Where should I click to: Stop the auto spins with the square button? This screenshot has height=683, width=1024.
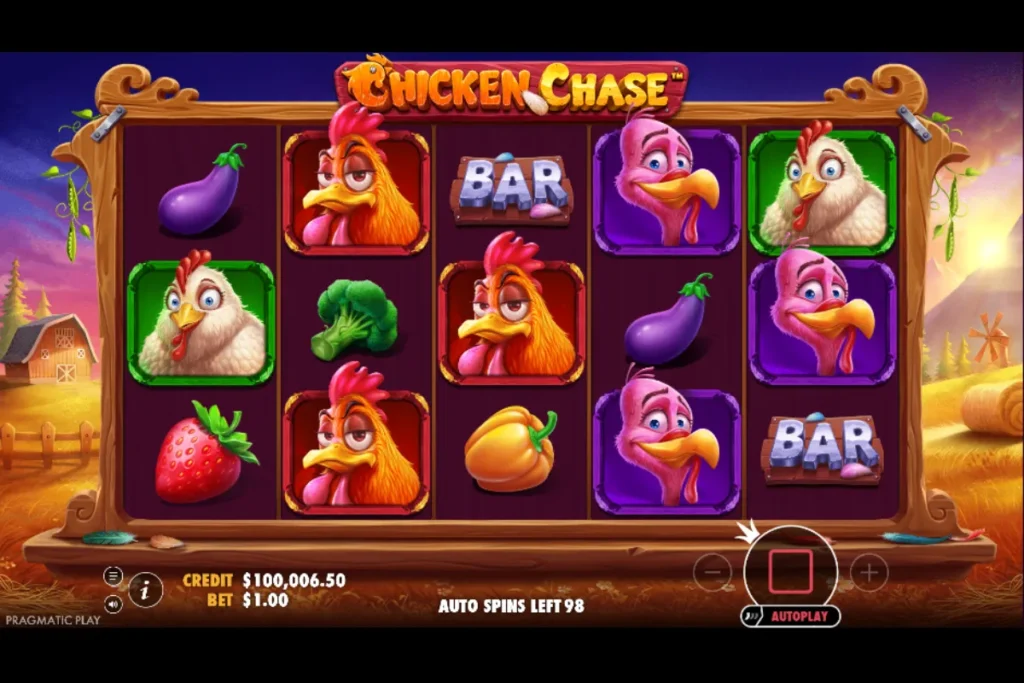(790, 571)
